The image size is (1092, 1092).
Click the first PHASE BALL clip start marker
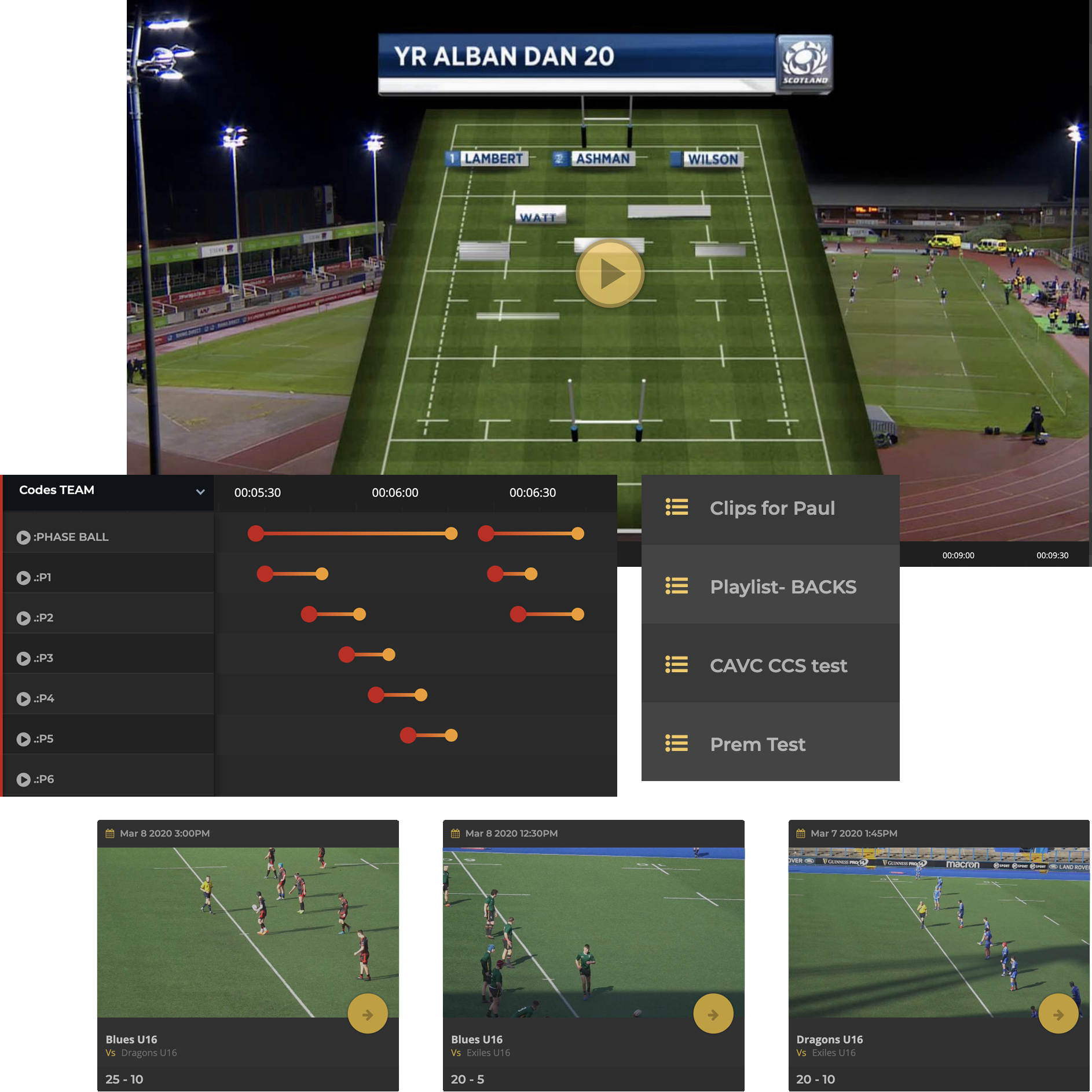pyautogui.click(x=255, y=533)
